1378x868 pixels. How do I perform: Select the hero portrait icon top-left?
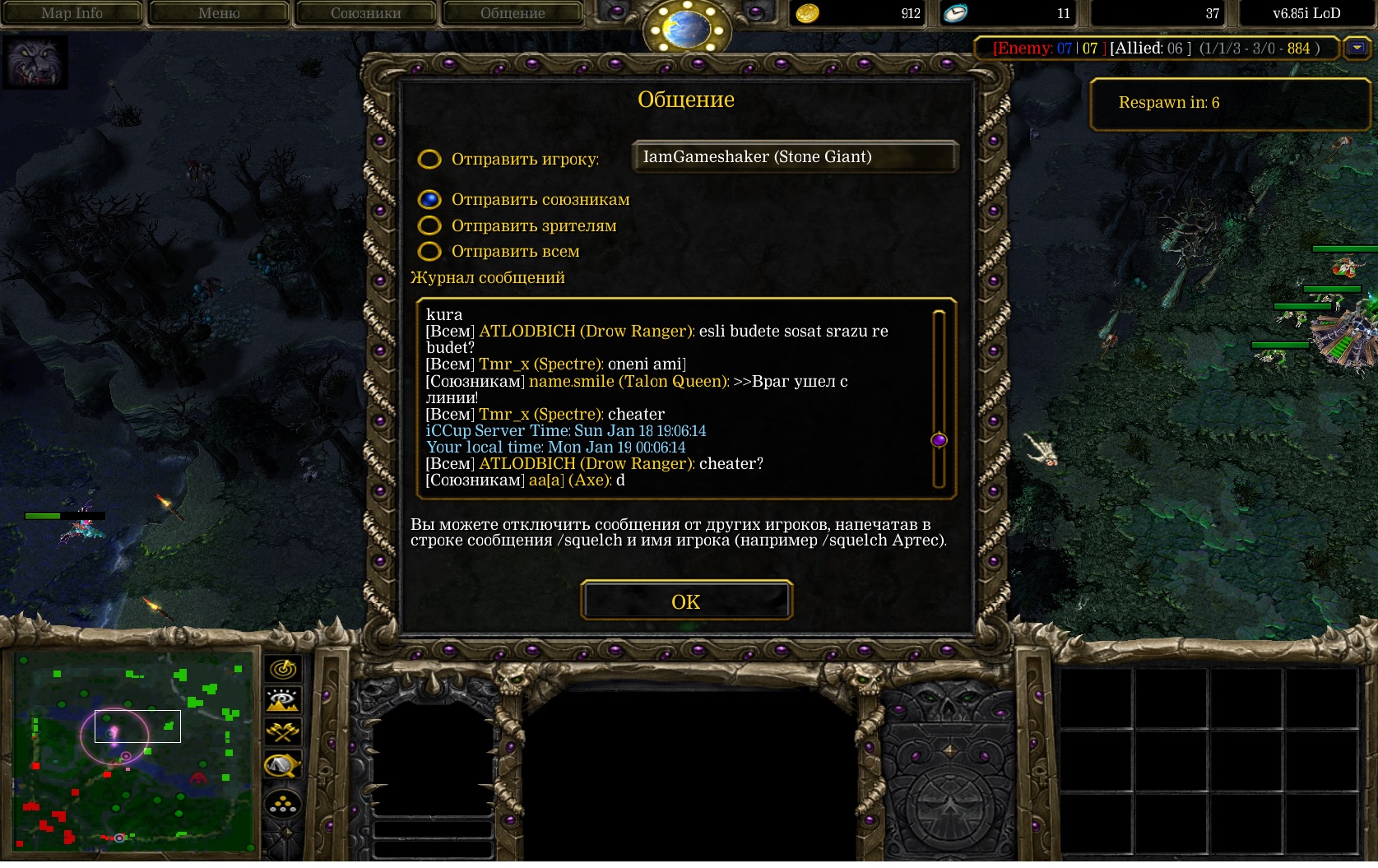35,63
